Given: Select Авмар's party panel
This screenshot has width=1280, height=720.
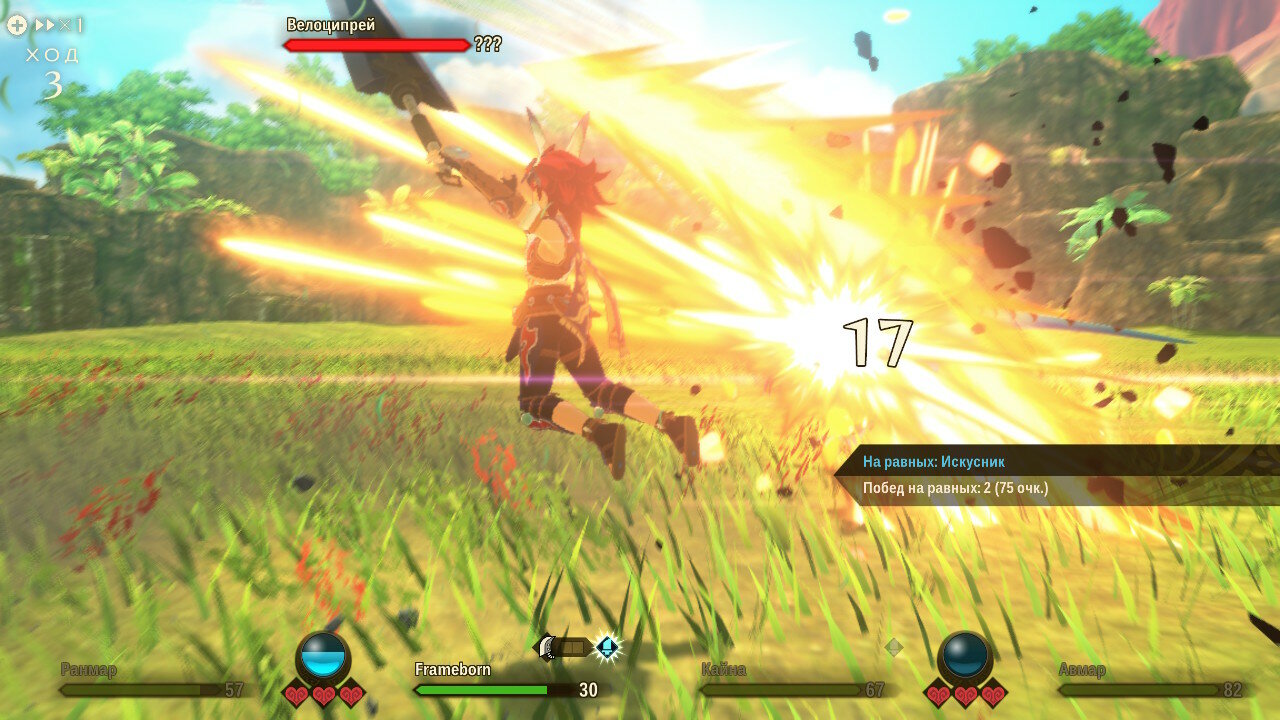Looking at the screenshot, I should coord(1149,680).
